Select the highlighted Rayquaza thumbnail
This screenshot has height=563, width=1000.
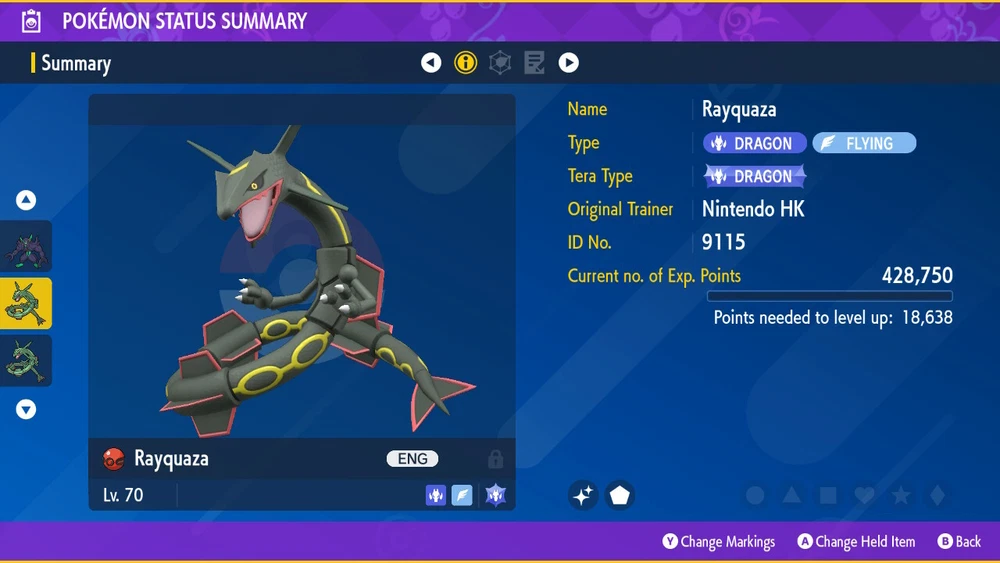[26, 304]
